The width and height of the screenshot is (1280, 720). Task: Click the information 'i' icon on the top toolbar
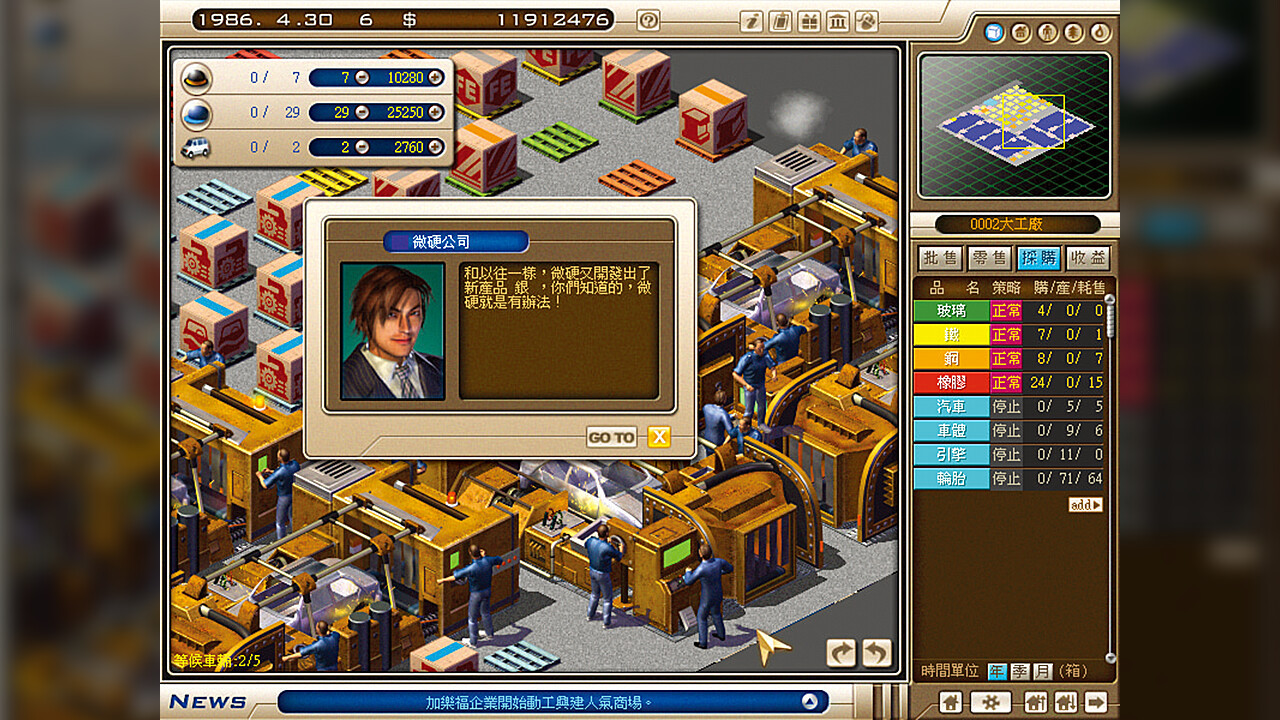pos(751,22)
